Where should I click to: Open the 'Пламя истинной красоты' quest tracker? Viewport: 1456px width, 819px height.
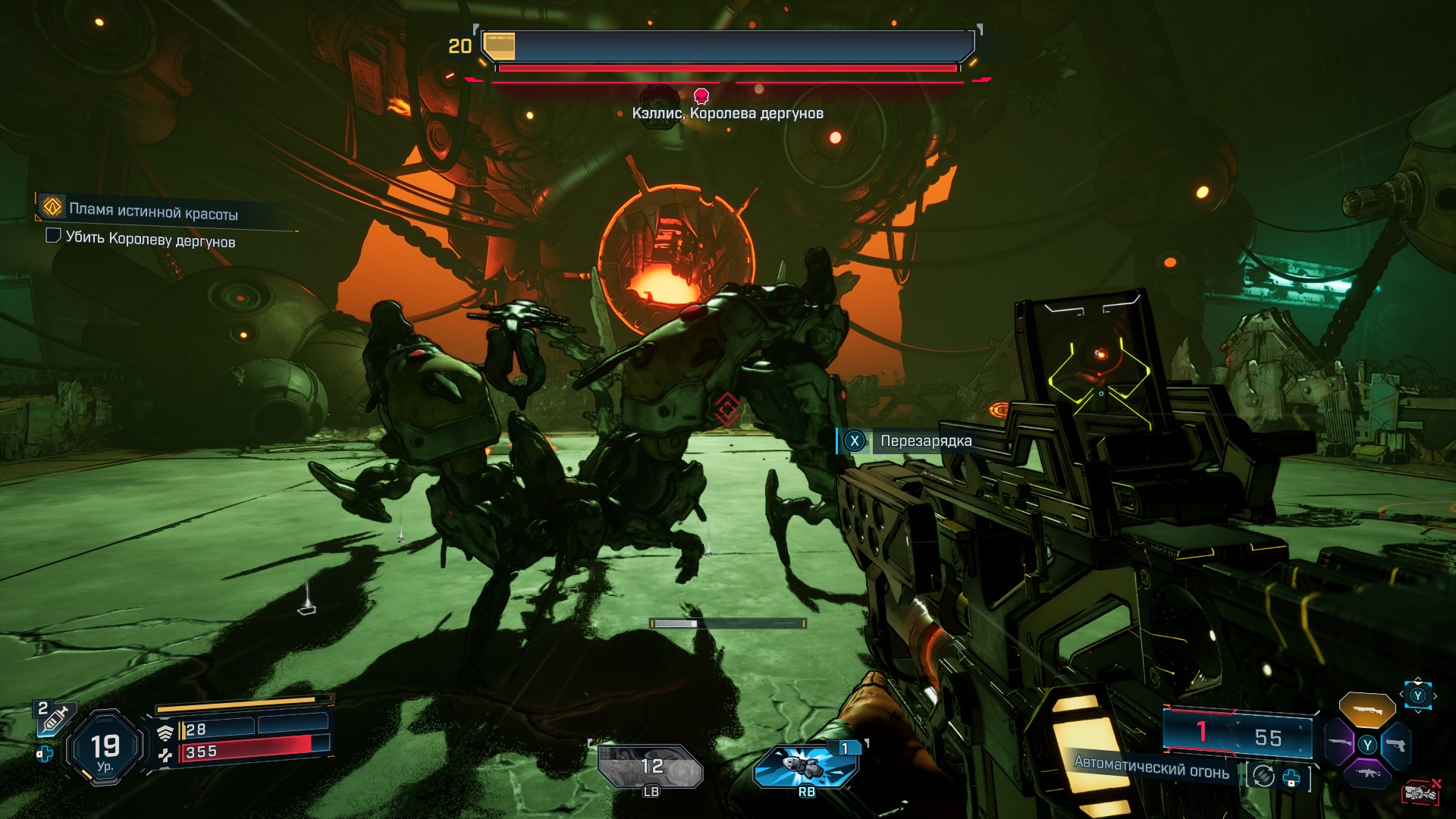(x=152, y=211)
